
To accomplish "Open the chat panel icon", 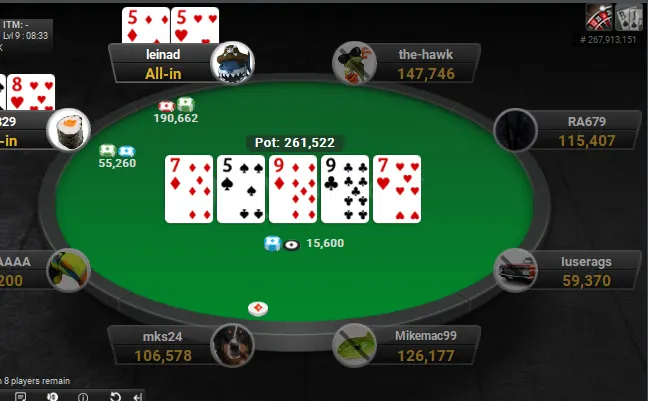I will point(19,396).
